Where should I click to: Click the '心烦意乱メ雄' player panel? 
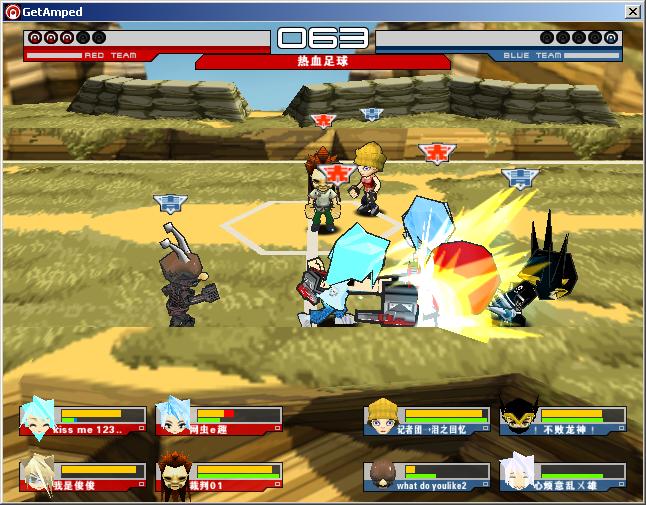[563, 475]
